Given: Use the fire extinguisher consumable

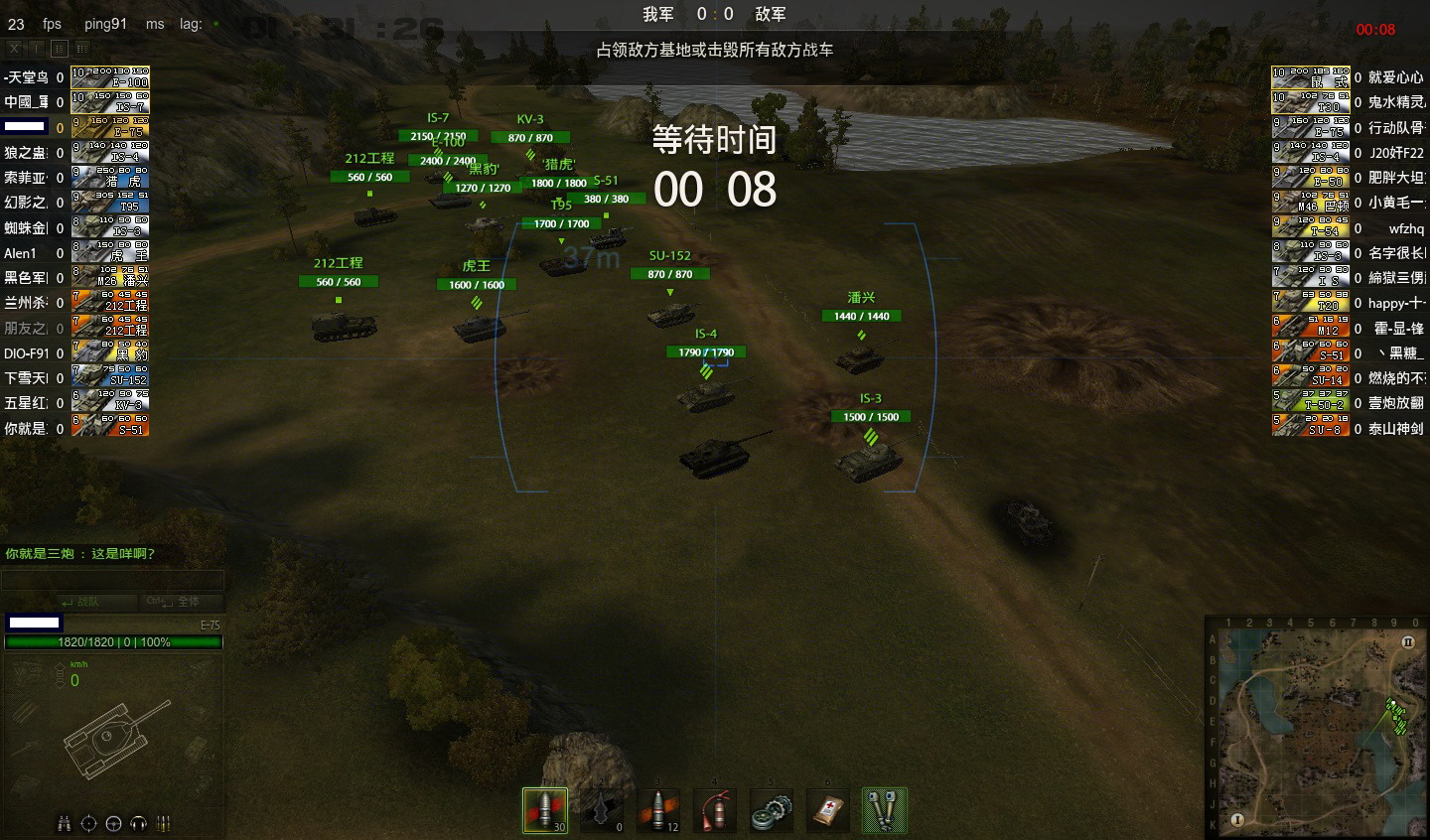Looking at the screenshot, I should click(715, 809).
